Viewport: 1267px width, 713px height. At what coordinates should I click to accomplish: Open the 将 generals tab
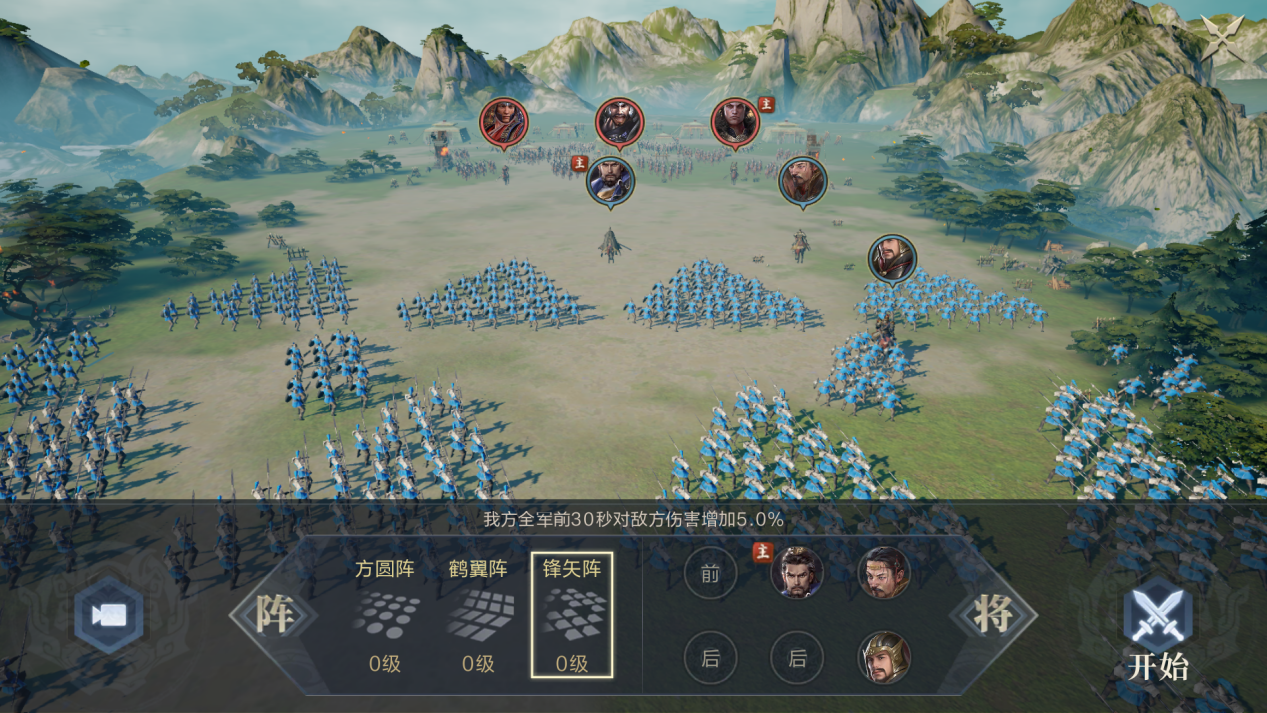tap(993, 615)
